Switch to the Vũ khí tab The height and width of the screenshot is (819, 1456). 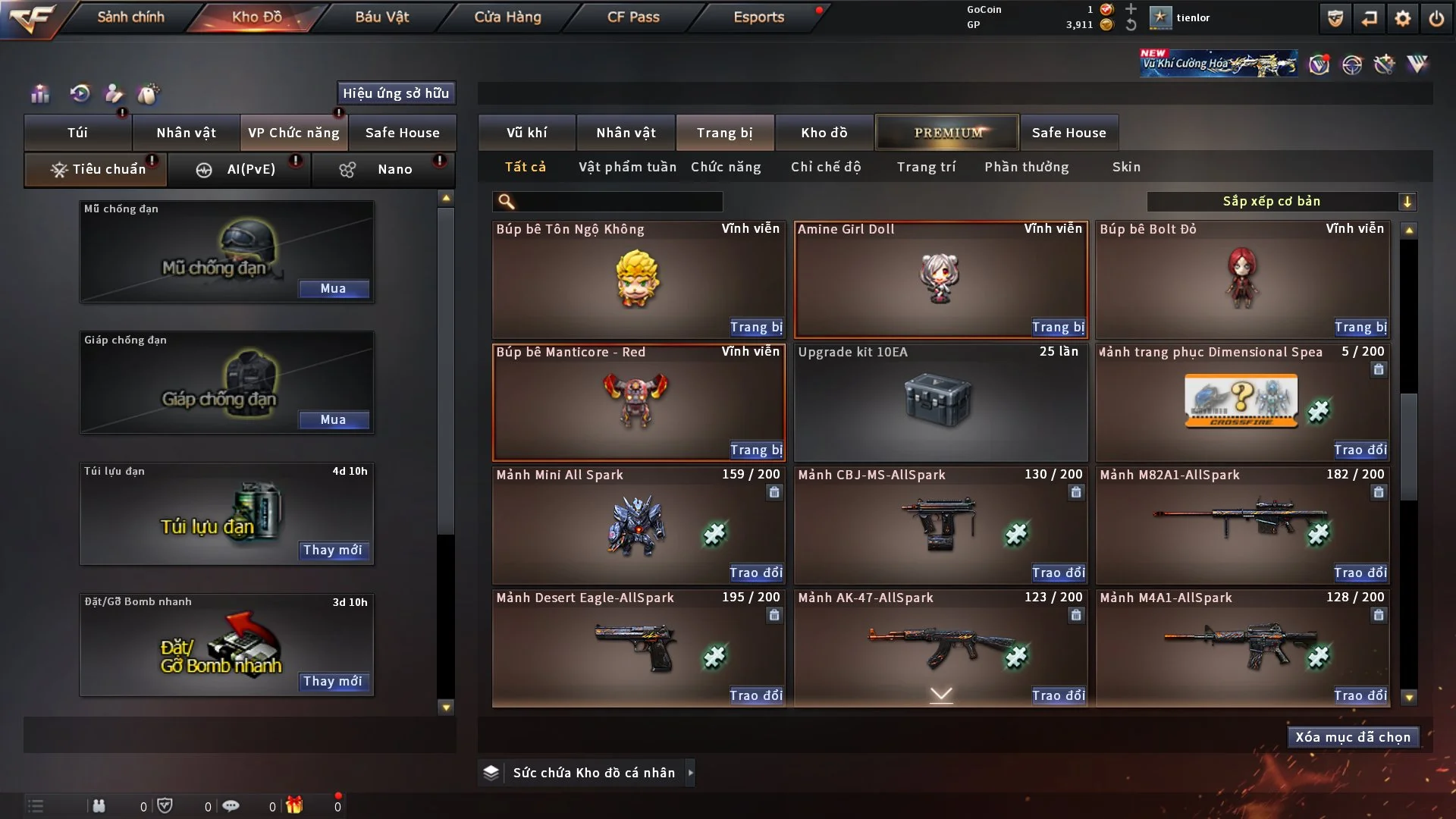click(526, 133)
